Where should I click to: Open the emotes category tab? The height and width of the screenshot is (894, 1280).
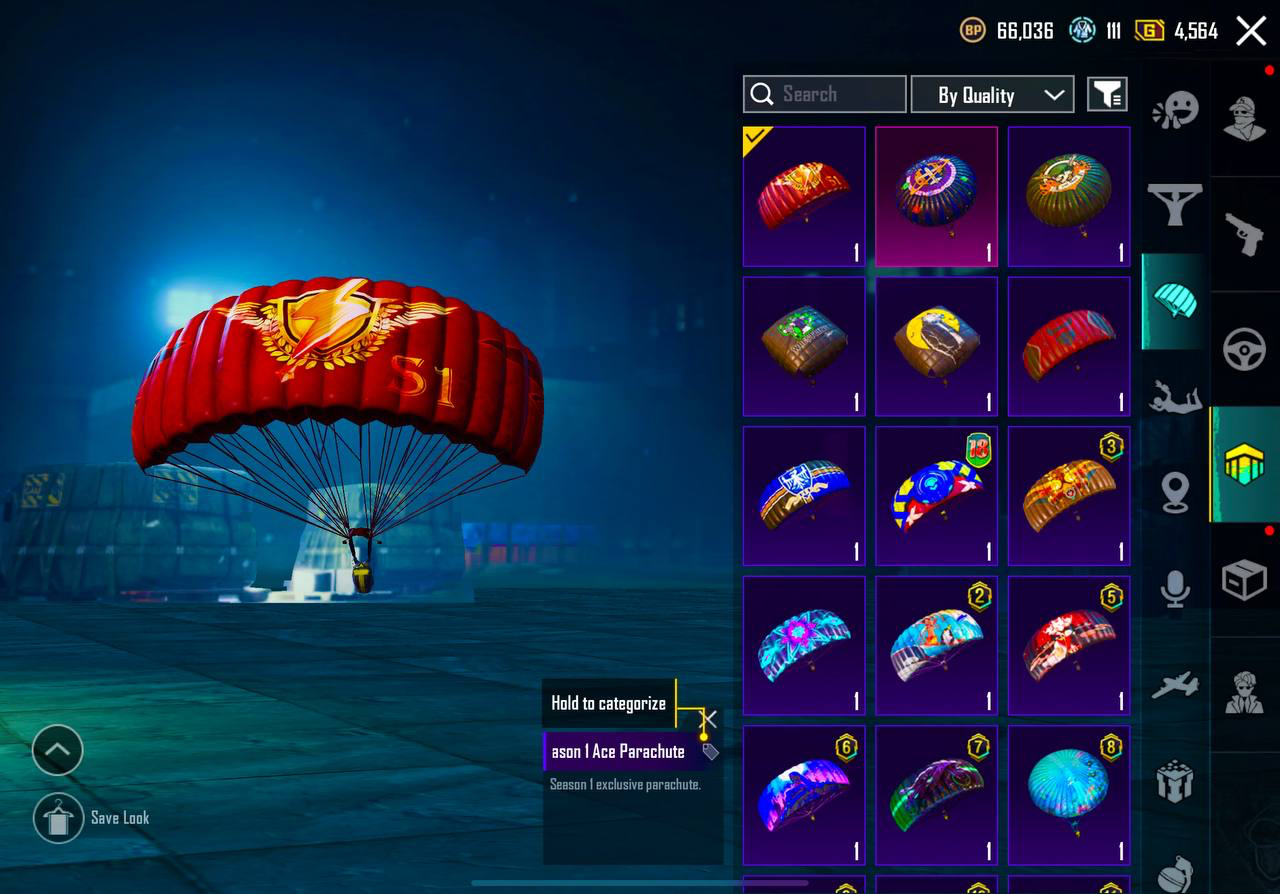(x=1175, y=112)
